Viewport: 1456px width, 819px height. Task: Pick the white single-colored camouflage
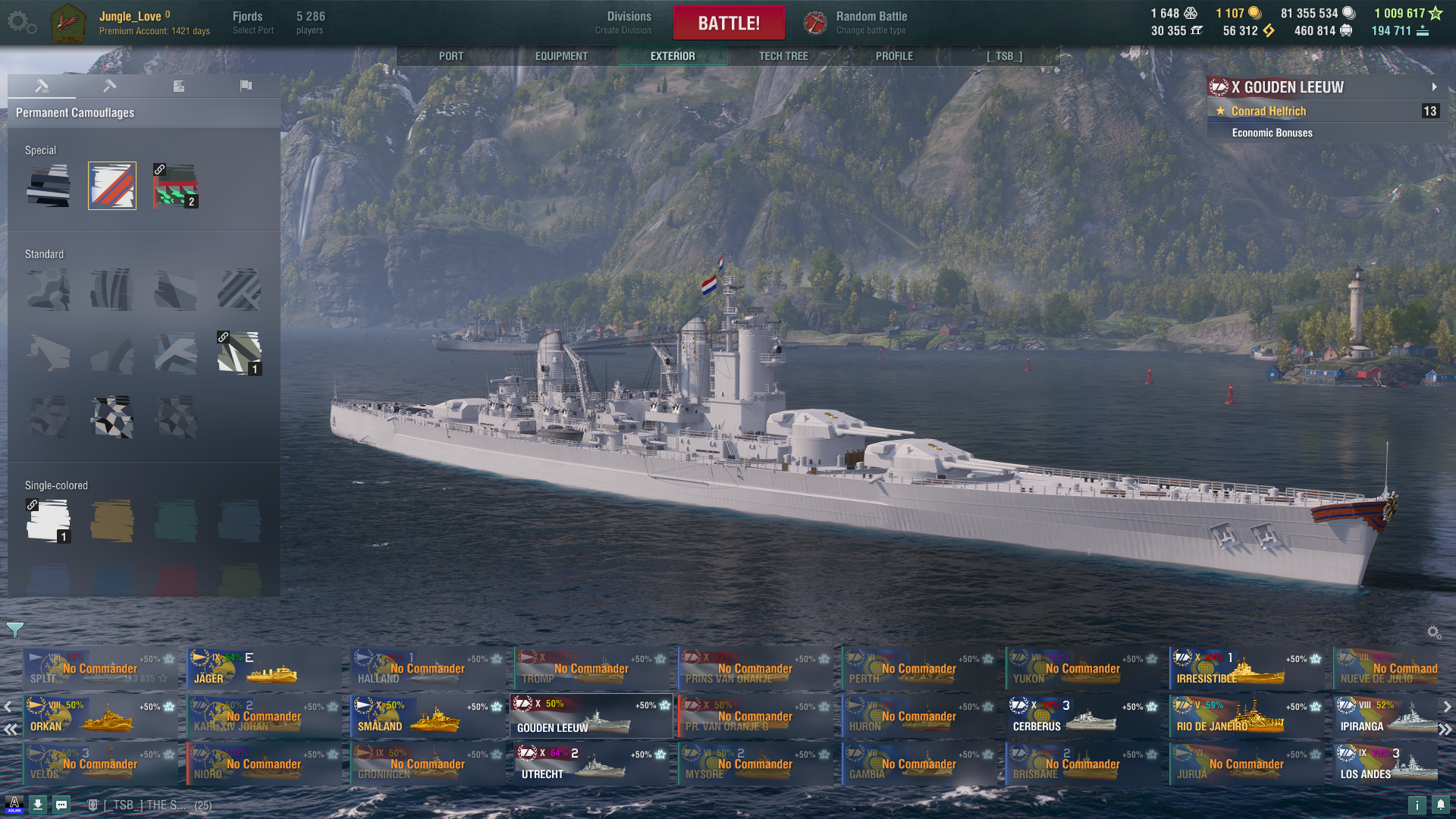point(49,521)
